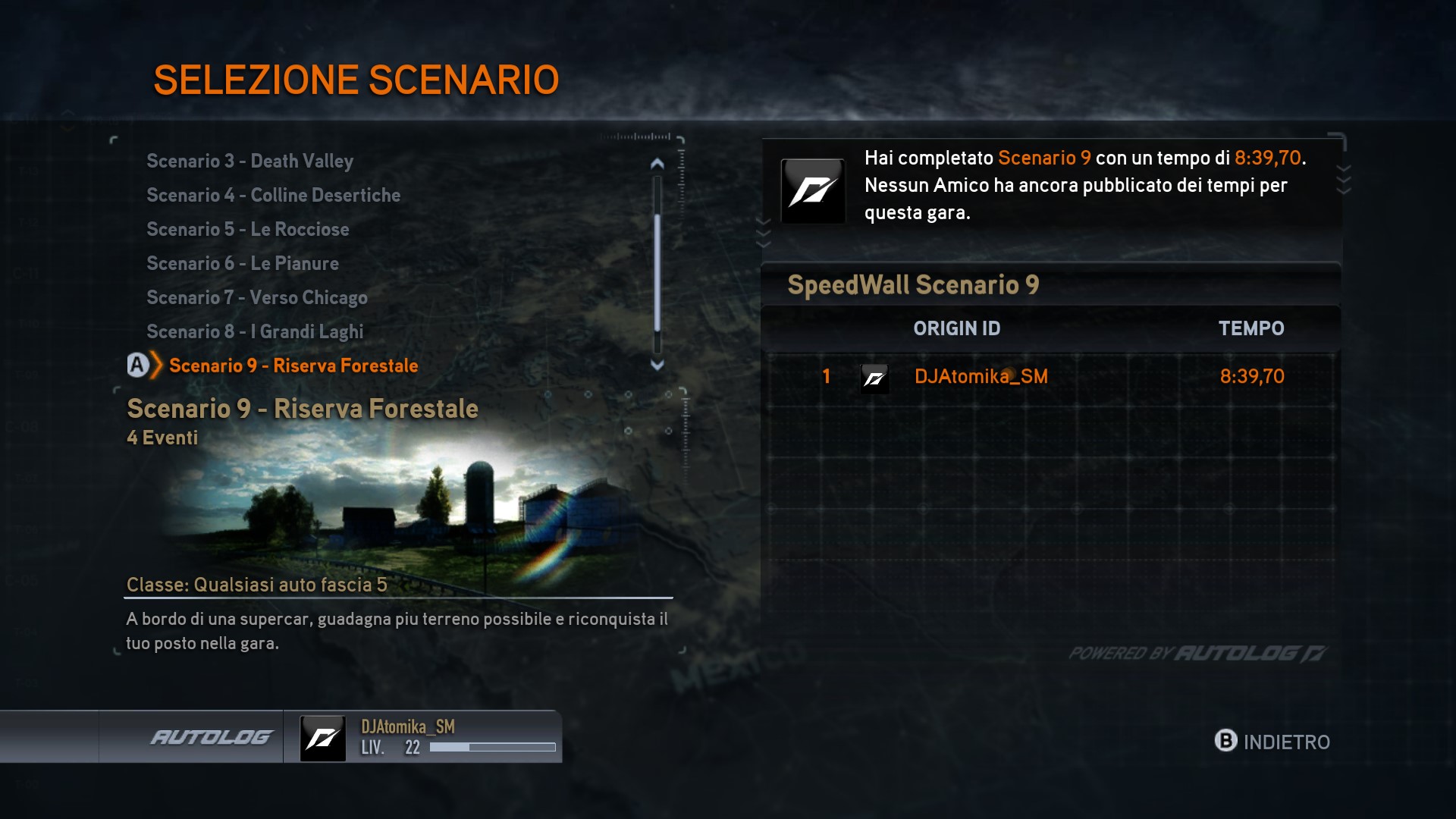Select Scenario 5 - Le Rocciose
The width and height of the screenshot is (1456, 819).
click(247, 230)
